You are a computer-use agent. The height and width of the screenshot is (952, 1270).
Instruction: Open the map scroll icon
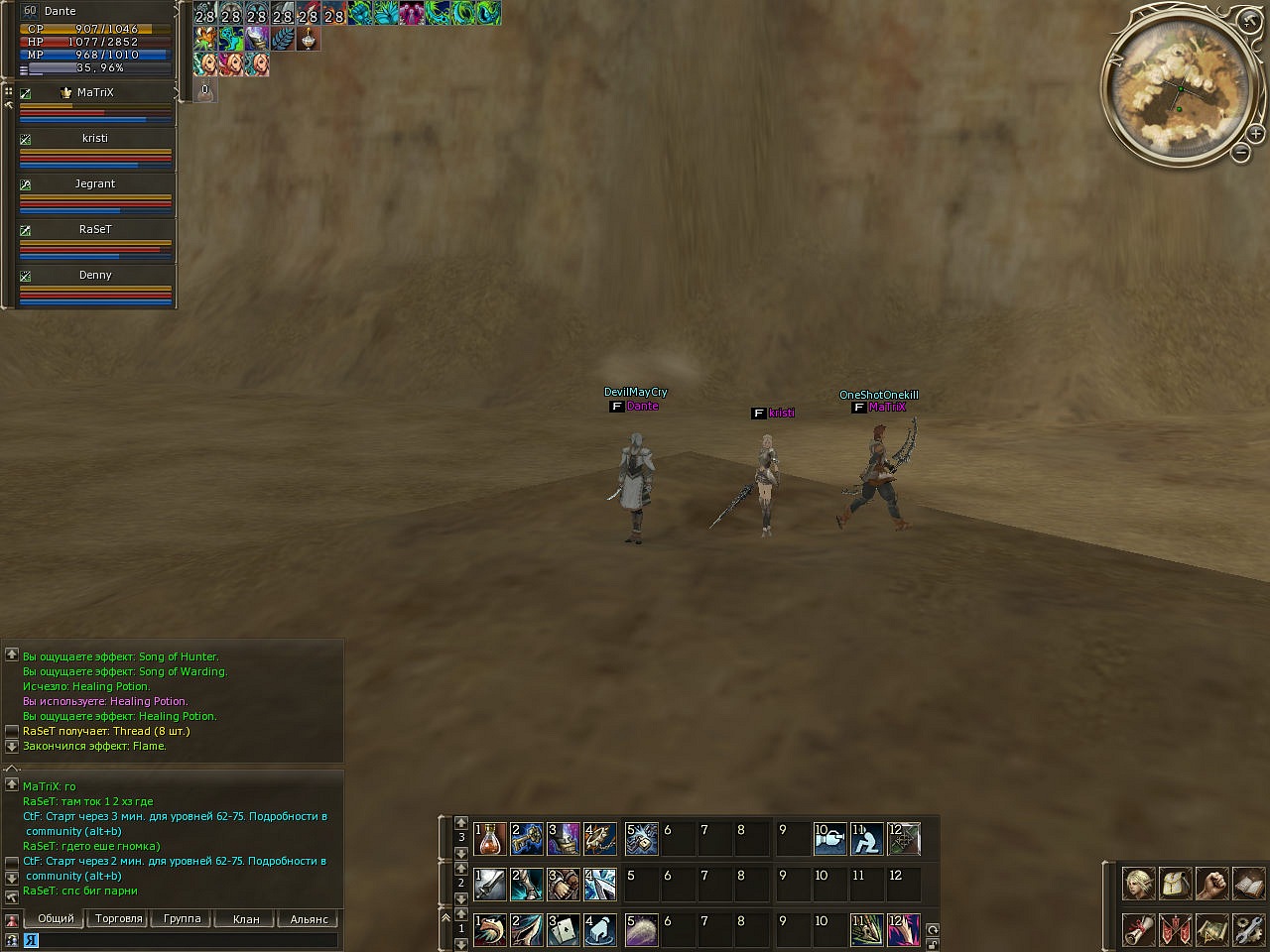click(x=1211, y=929)
